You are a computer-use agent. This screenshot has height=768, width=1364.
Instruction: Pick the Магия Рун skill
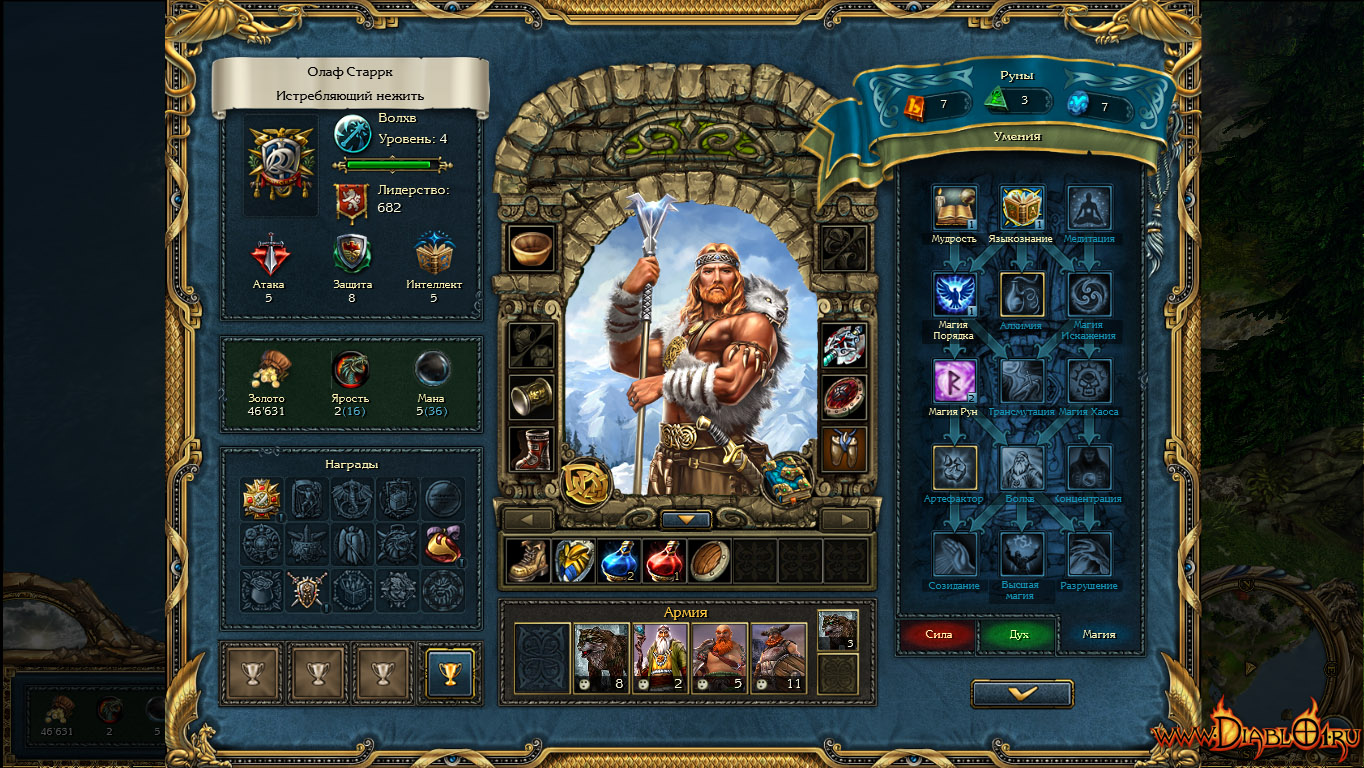click(x=954, y=381)
